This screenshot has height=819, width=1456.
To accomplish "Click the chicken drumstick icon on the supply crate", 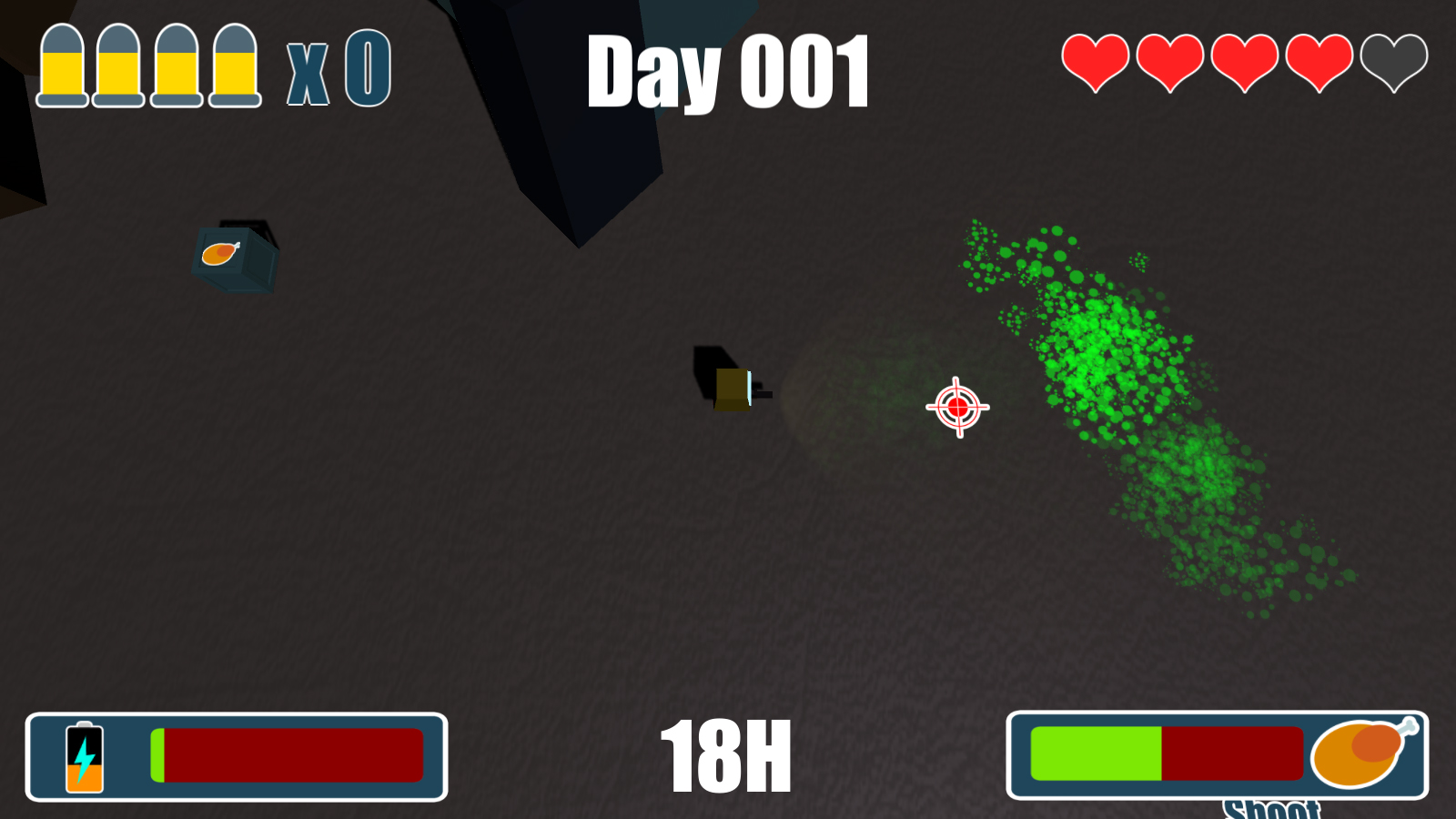I will pos(218,253).
